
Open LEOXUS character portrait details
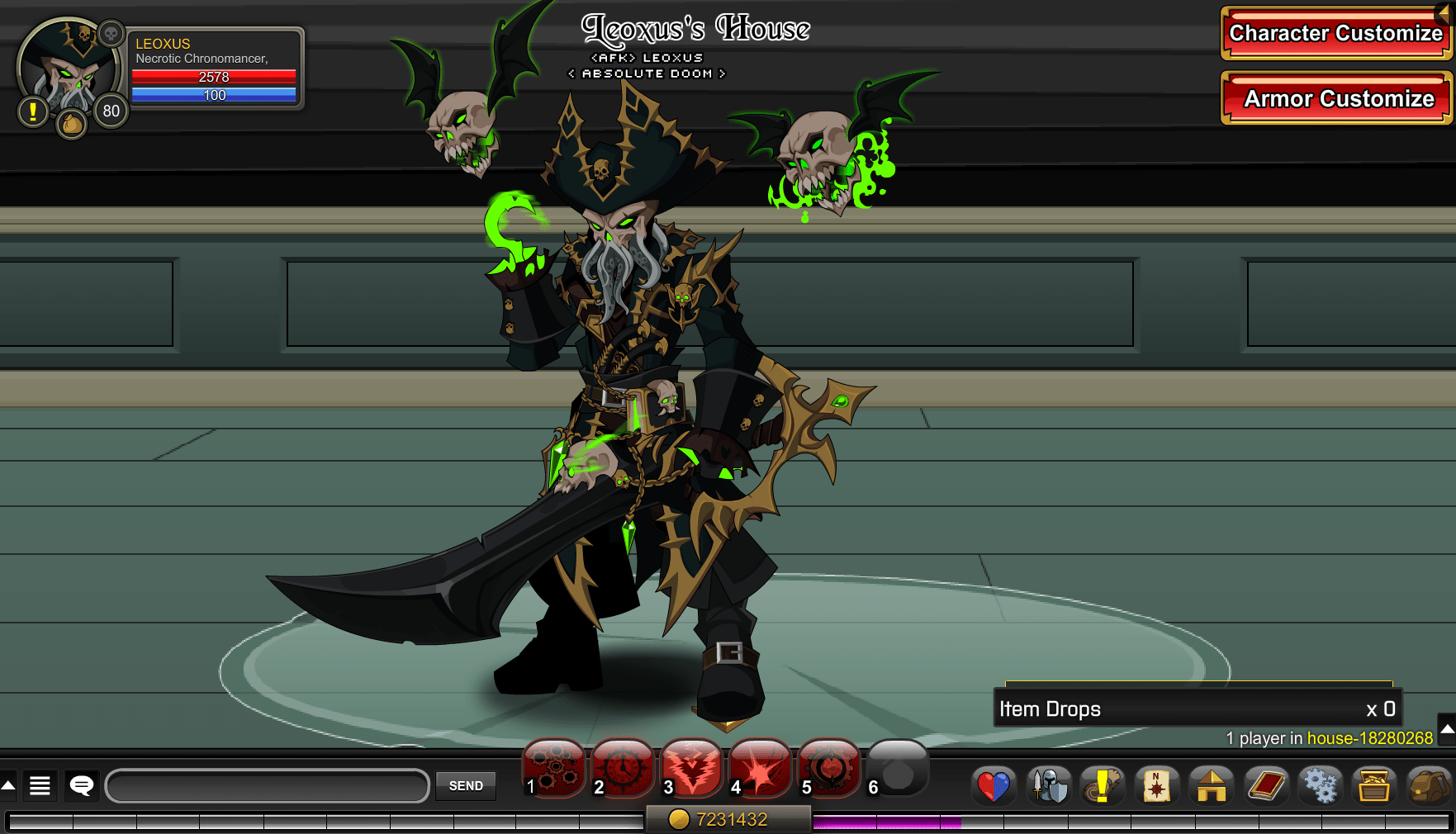(x=69, y=70)
